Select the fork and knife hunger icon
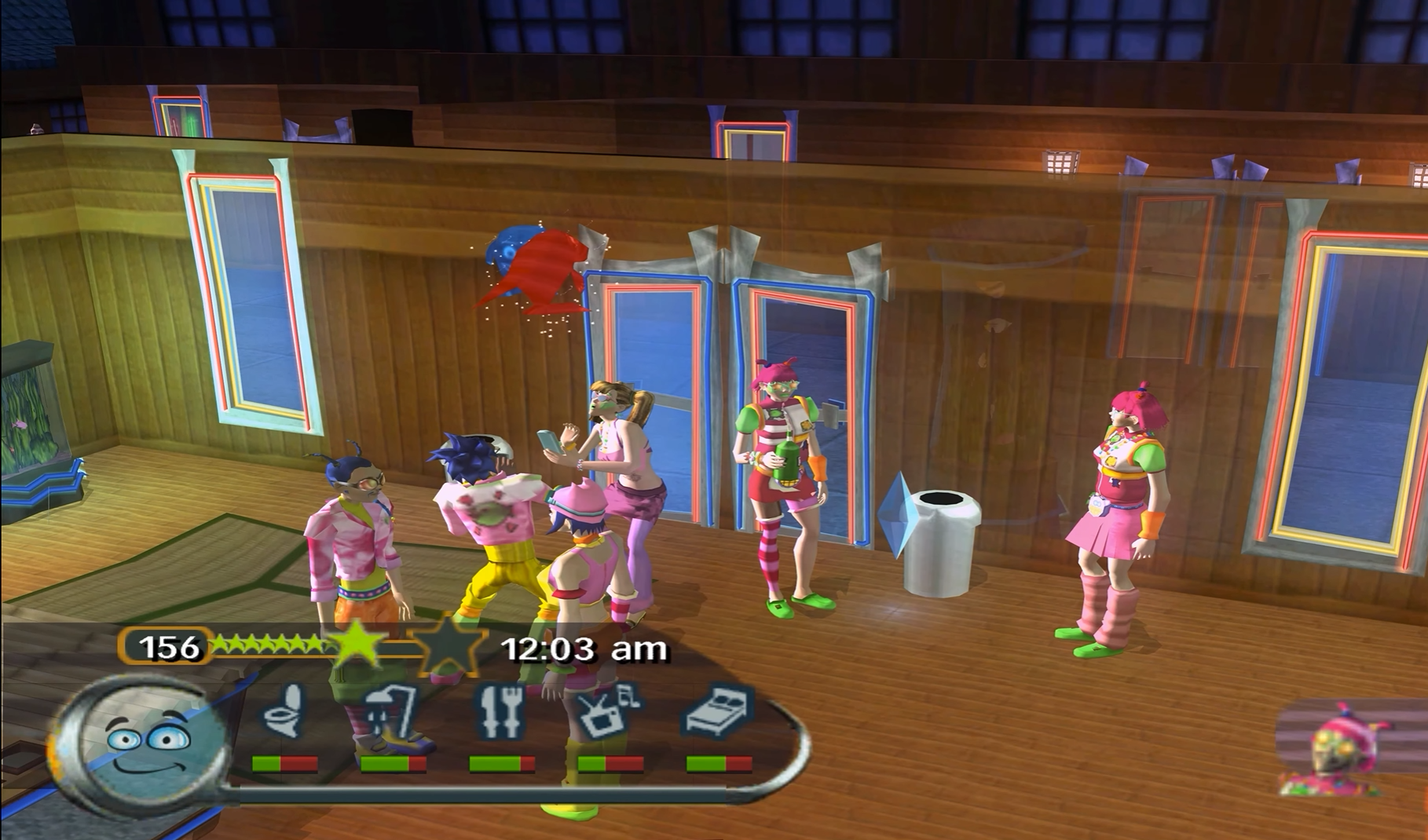The height and width of the screenshot is (840, 1428). [501, 711]
